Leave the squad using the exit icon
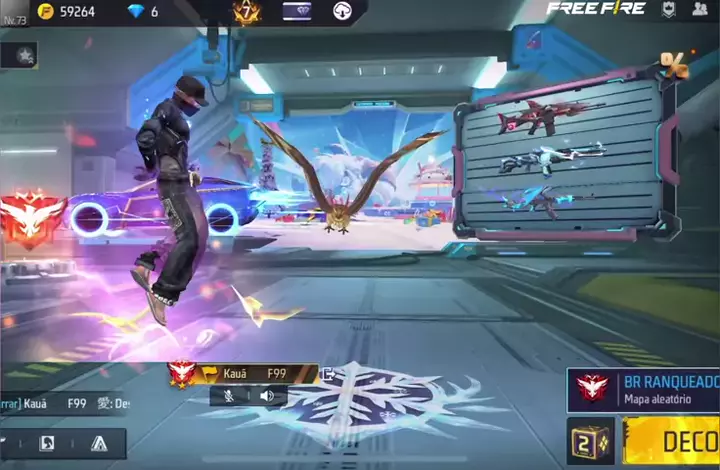This screenshot has width=720, height=470. (326, 374)
